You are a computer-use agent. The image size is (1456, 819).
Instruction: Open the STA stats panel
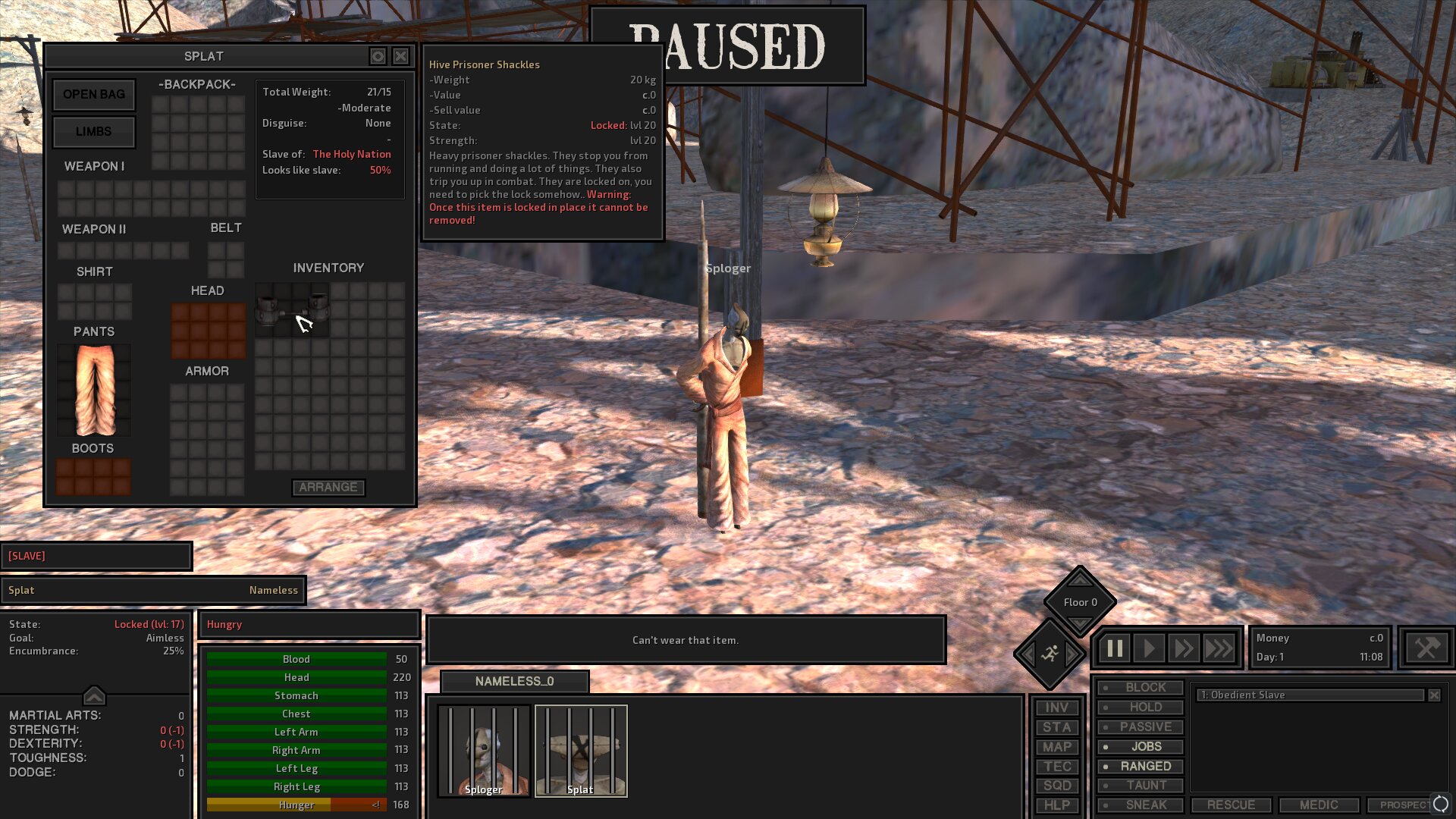[x=1057, y=726]
